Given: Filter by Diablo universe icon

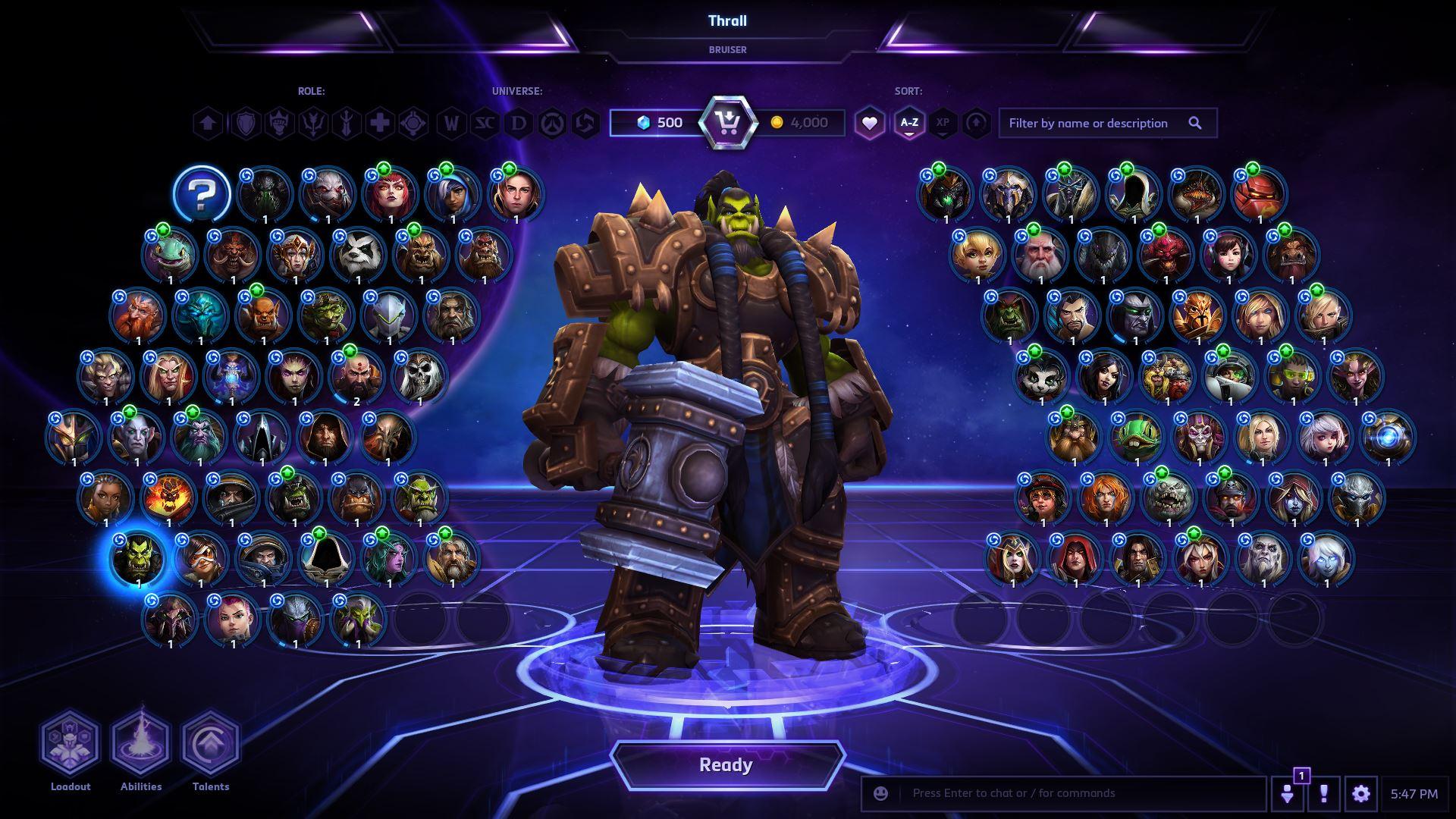Looking at the screenshot, I should [519, 123].
